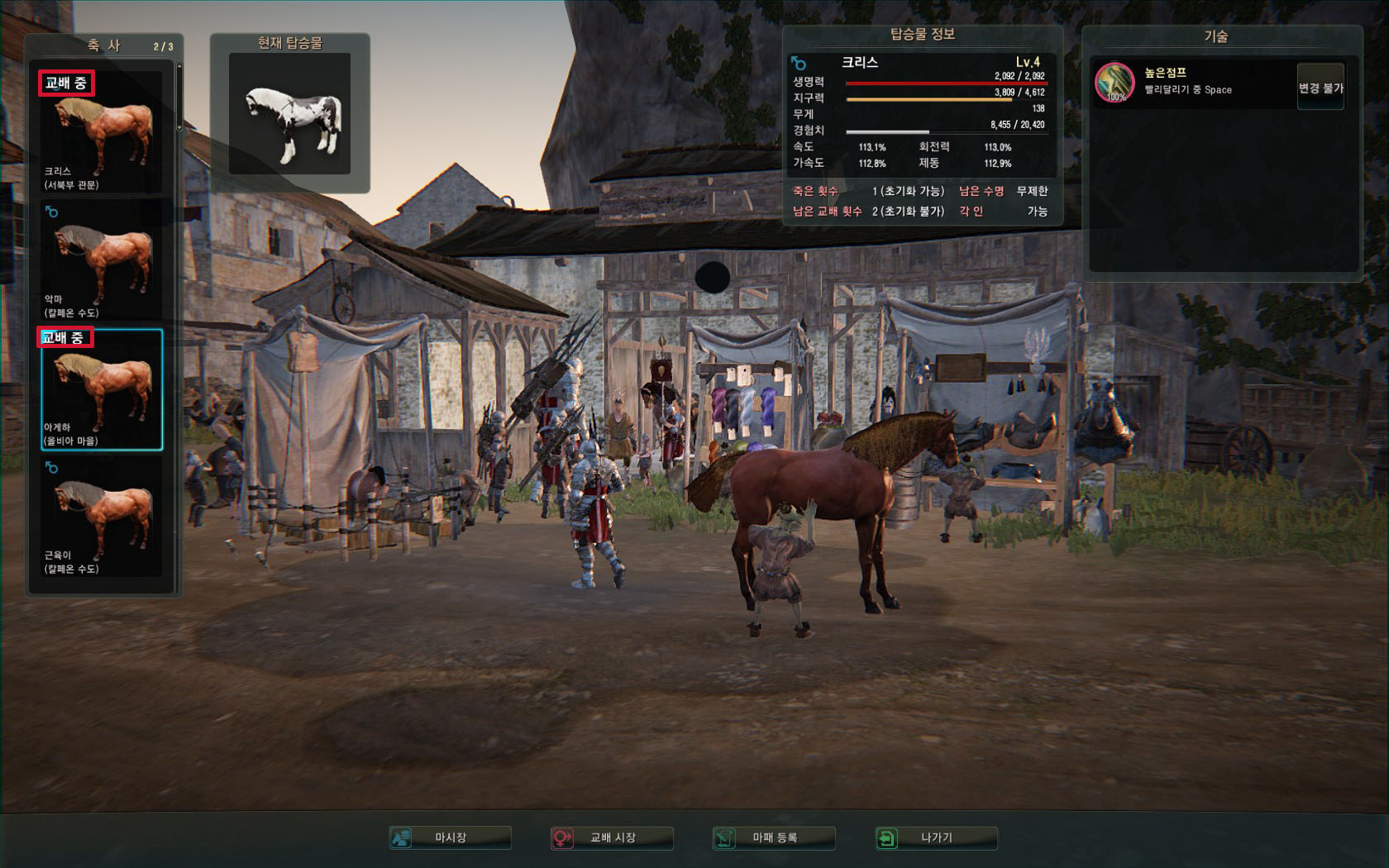Click the stable list scrollbar
This screenshot has height=868, width=1389.
pyautogui.click(x=179, y=98)
